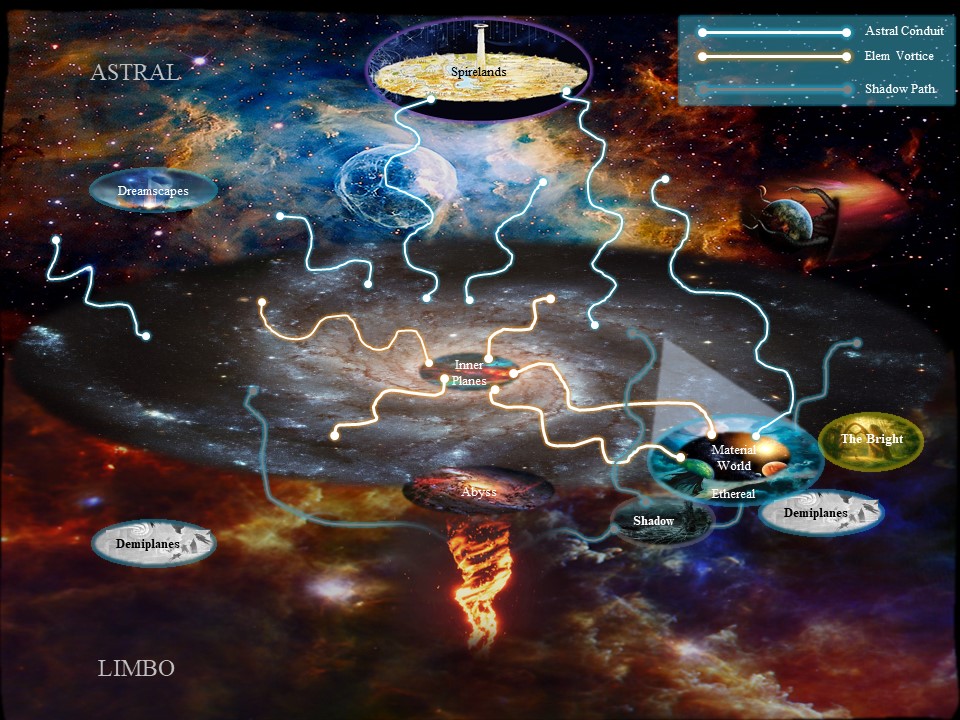
Task: Select the Spirelands plane marker
Action: [x=477, y=72]
